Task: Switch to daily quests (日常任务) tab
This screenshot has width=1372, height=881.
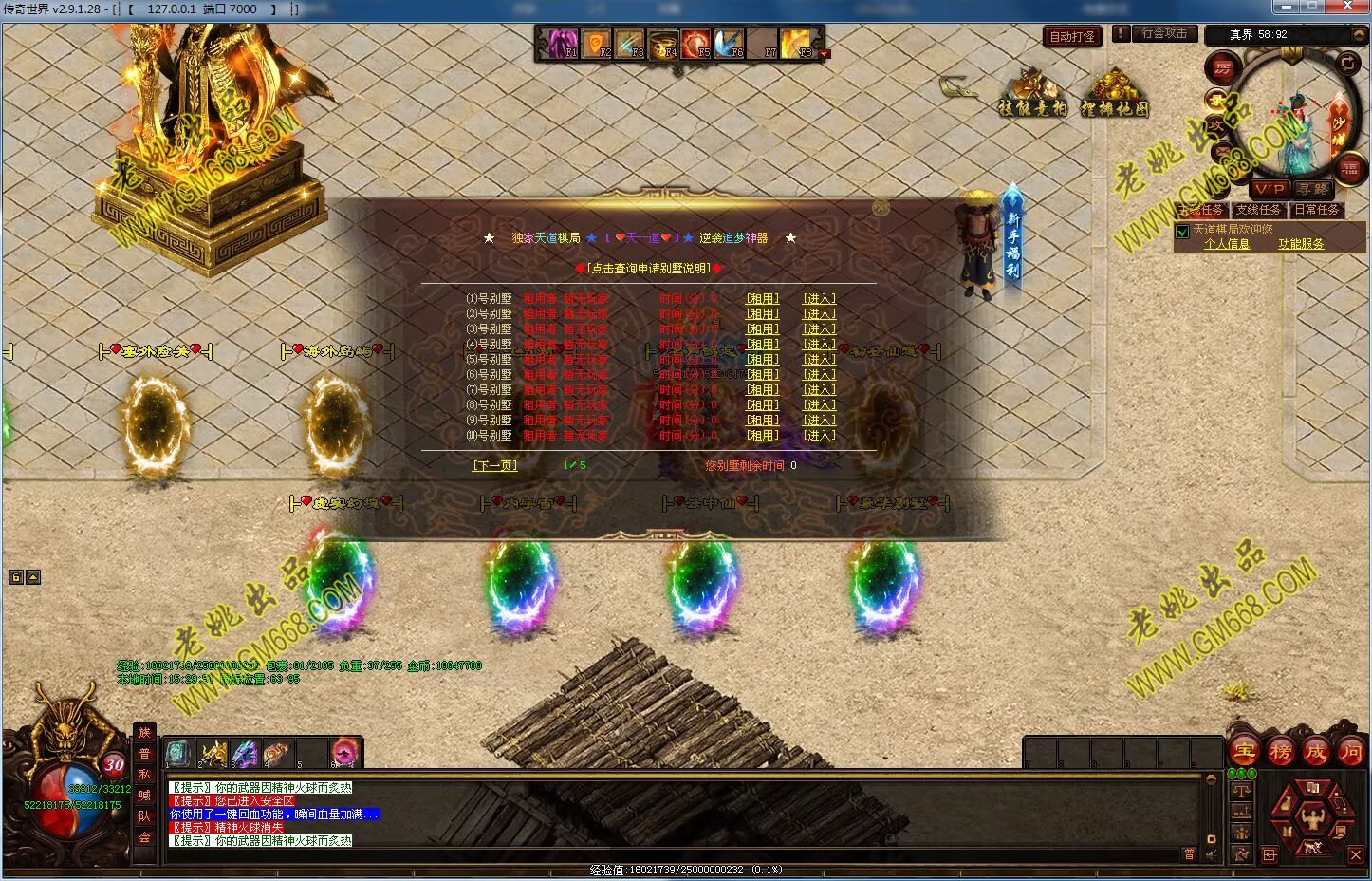Action: pos(1317,210)
